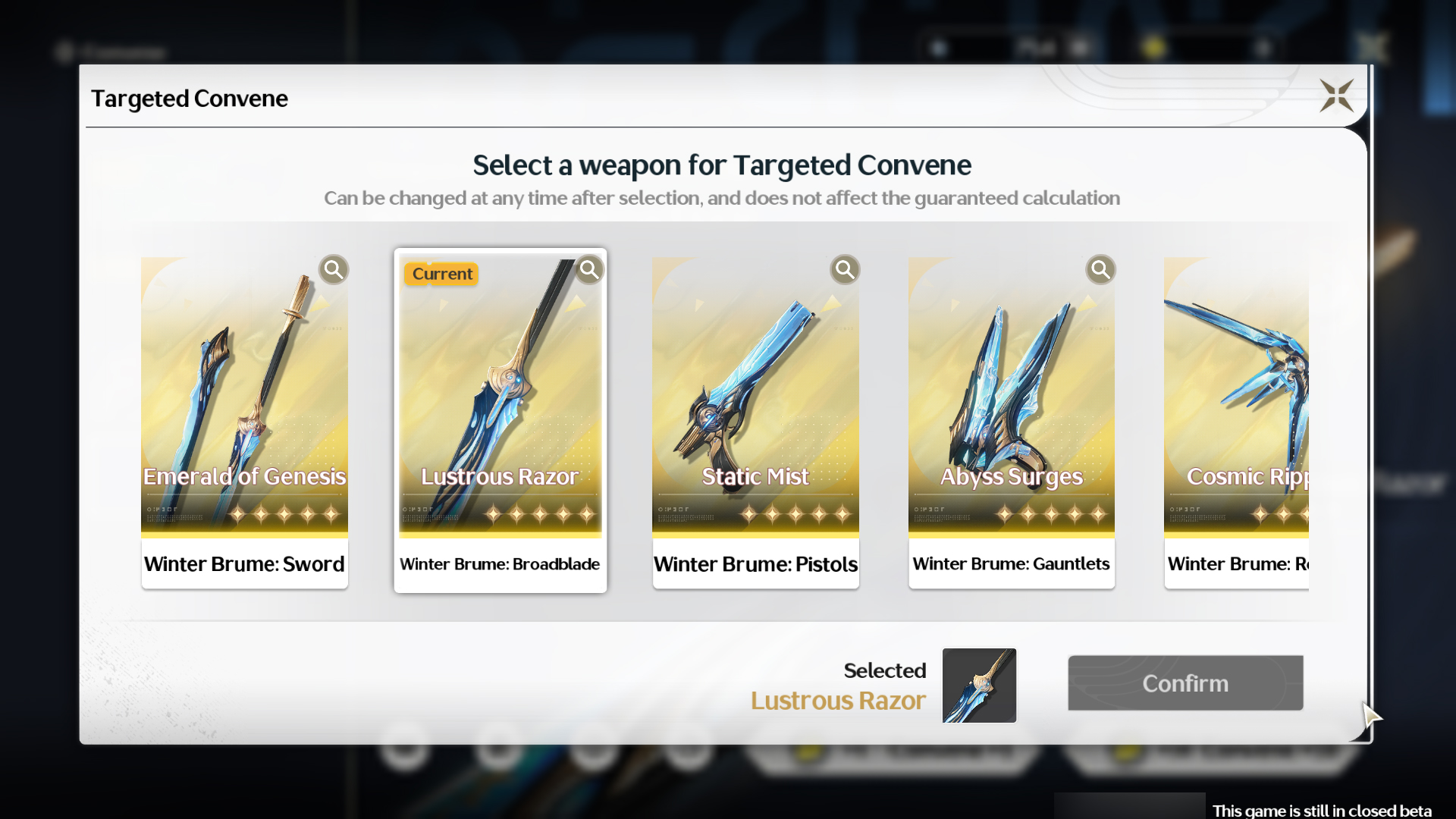Image resolution: width=1456 pixels, height=819 pixels.
Task: Click the Lustrous Razor name beside Selected
Action: click(x=837, y=701)
